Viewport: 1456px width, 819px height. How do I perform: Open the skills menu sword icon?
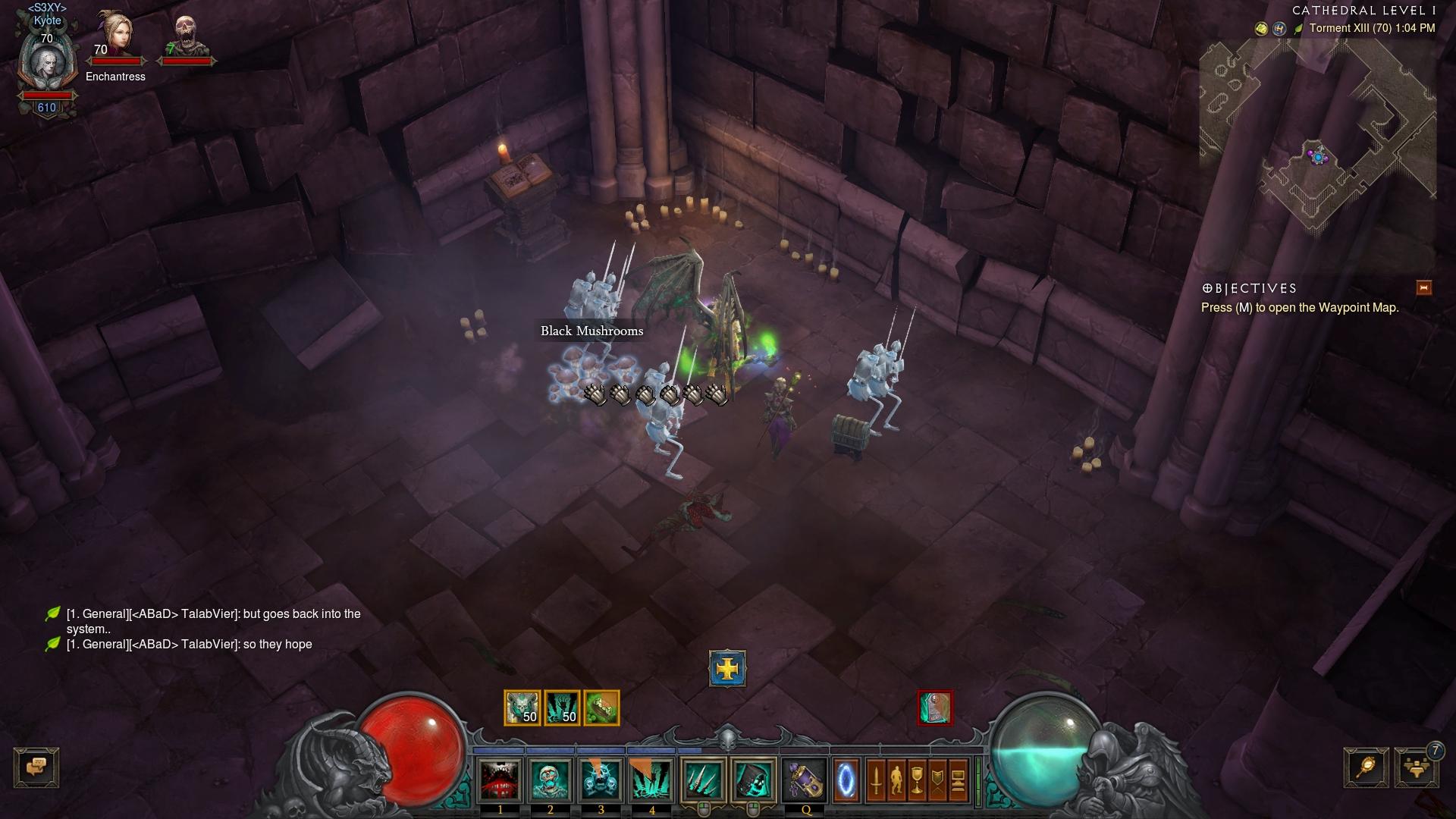(876, 780)
